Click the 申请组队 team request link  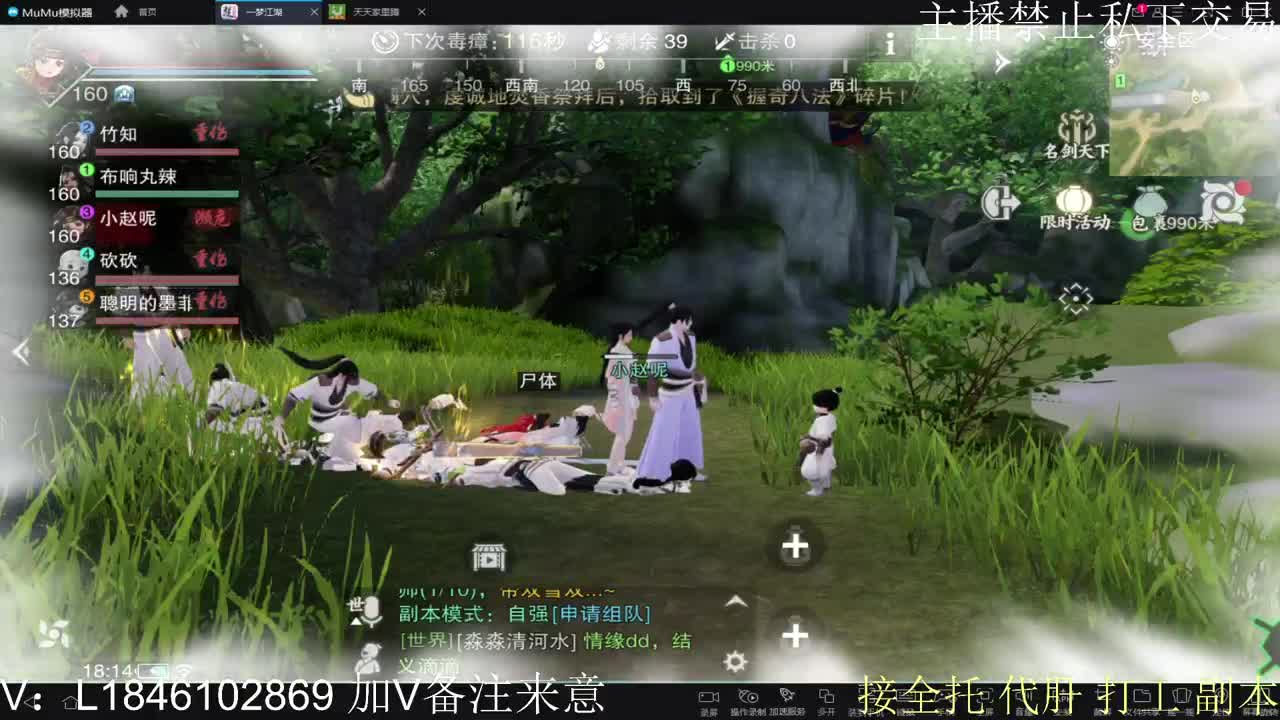(x=601, y=615)
